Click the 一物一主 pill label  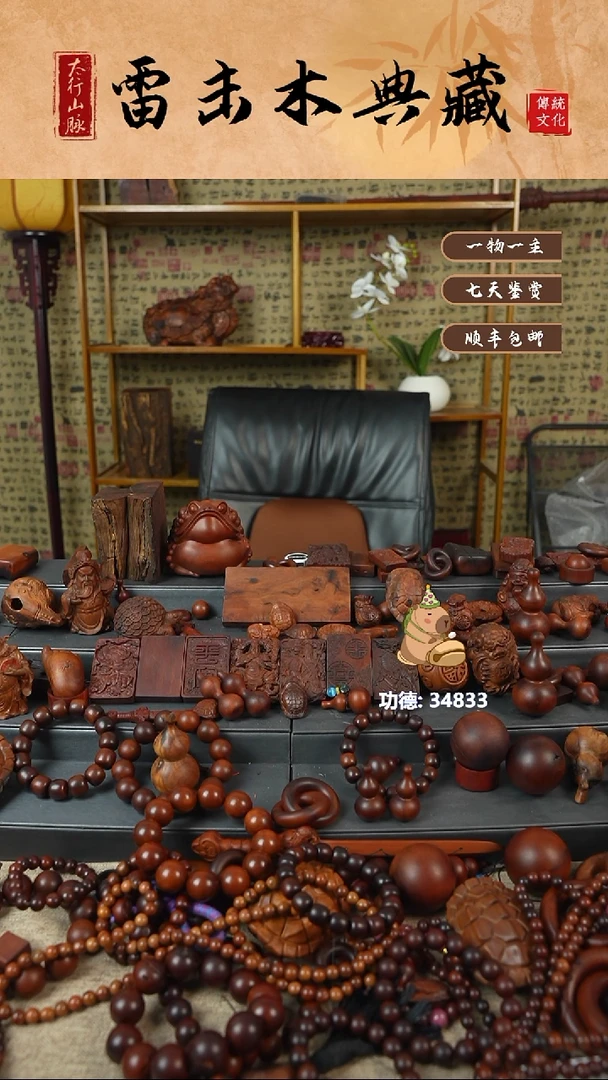point(501,246)
